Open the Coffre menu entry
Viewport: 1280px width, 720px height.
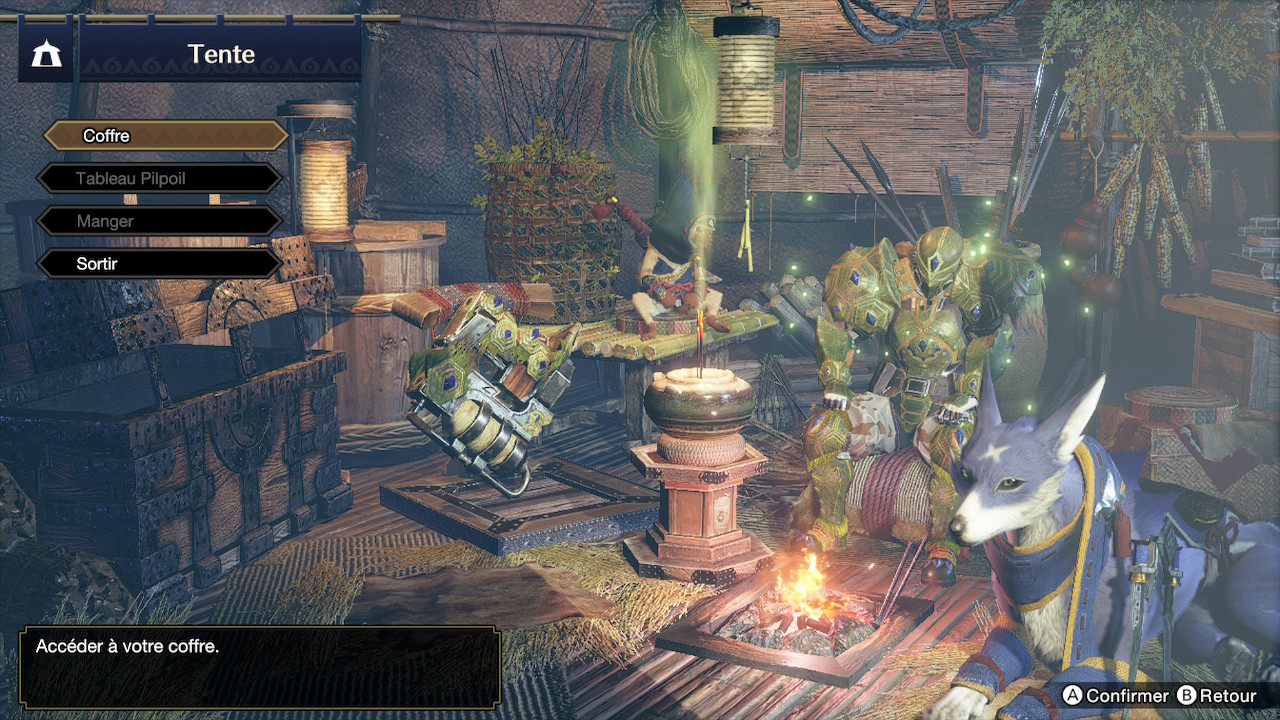click(165, 136)
